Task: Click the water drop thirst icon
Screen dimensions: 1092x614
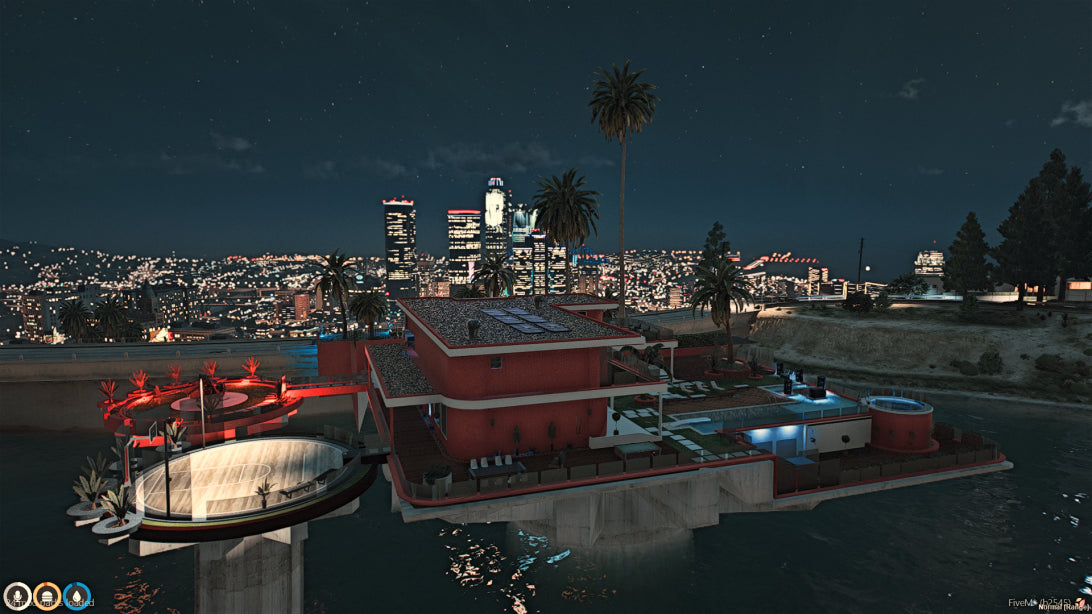Action: click(x=77, y=597)
